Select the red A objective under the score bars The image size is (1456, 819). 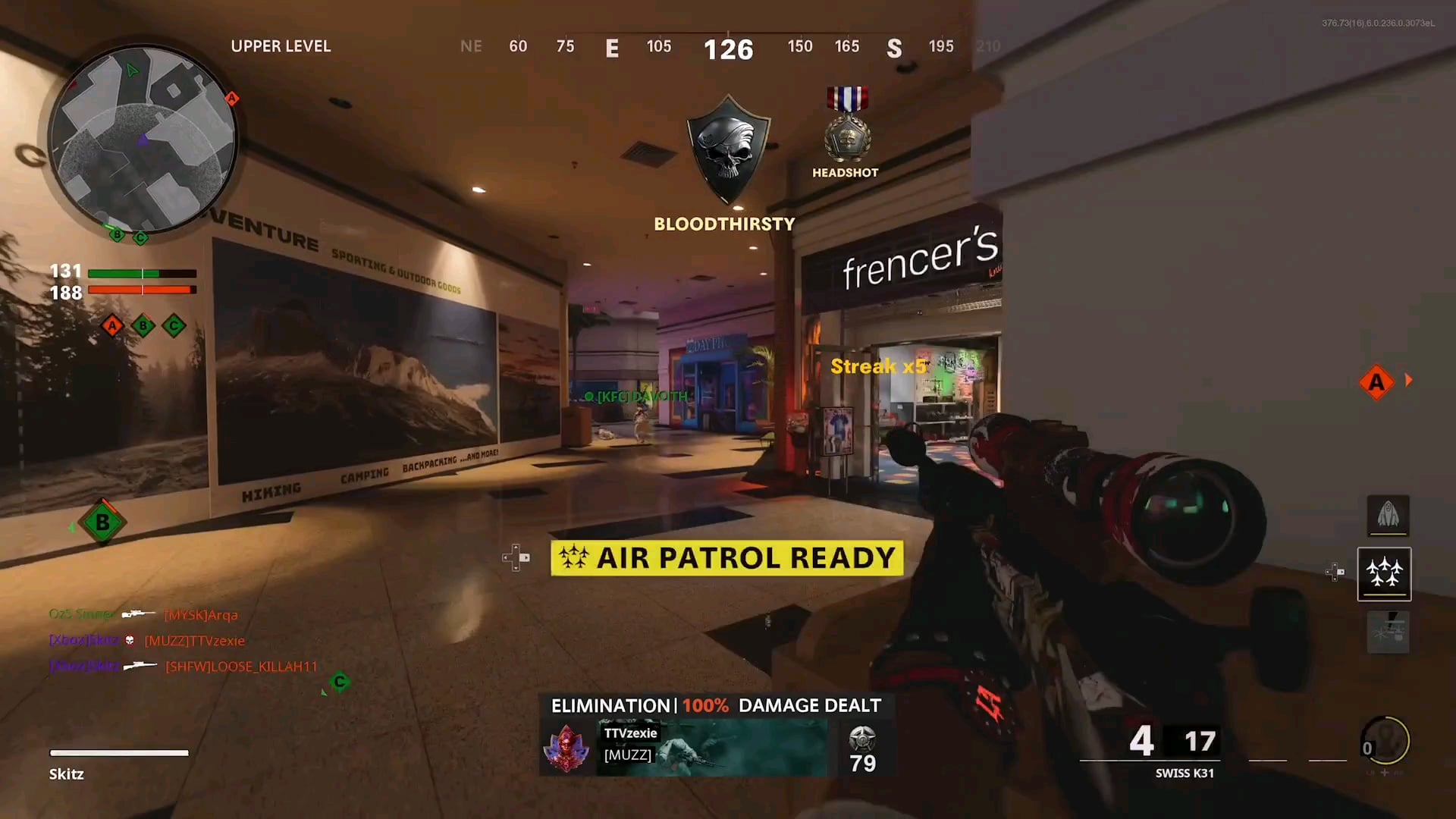coord(112,326)
